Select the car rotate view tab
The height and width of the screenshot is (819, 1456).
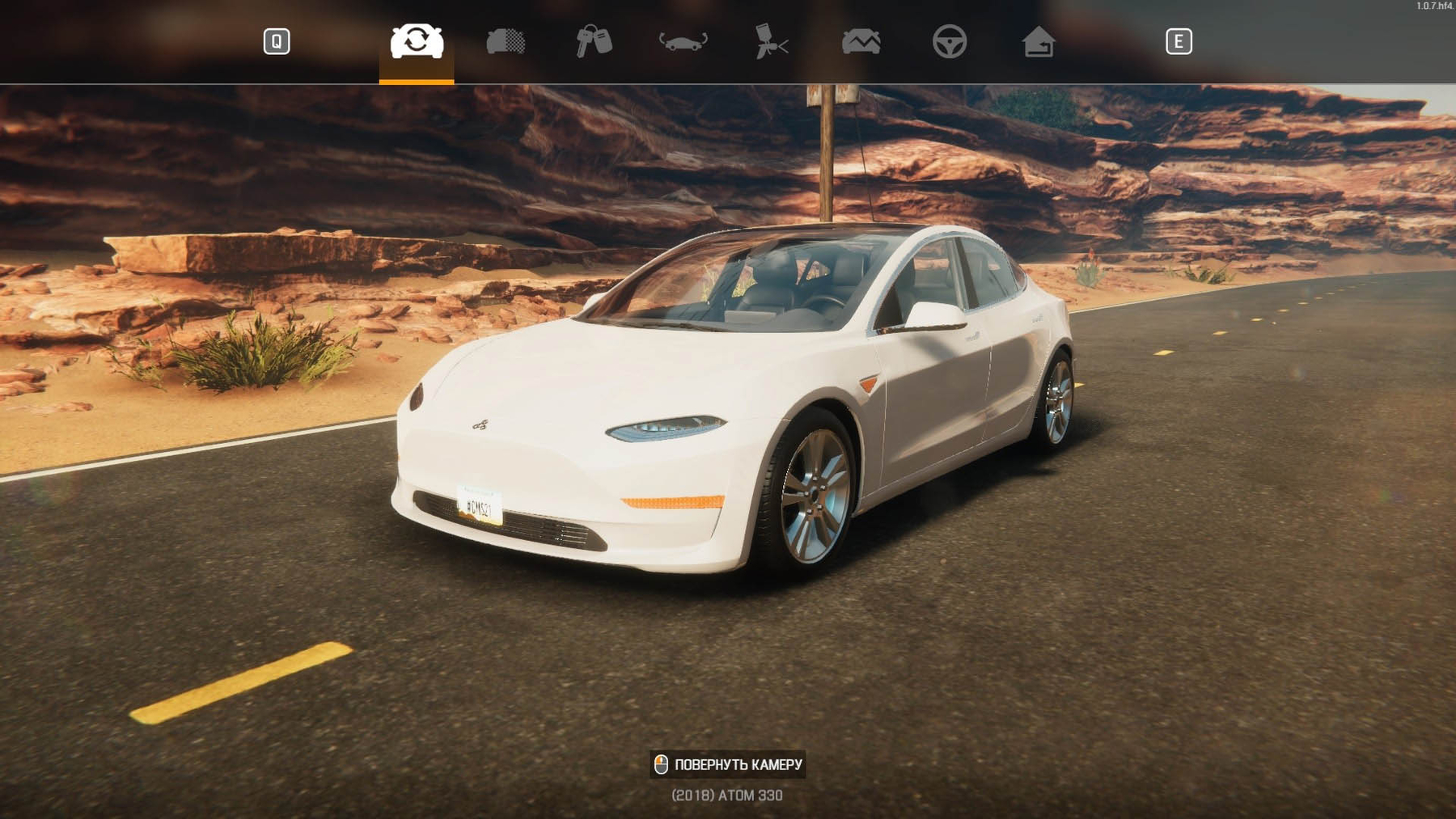click(x=417, y=41)
